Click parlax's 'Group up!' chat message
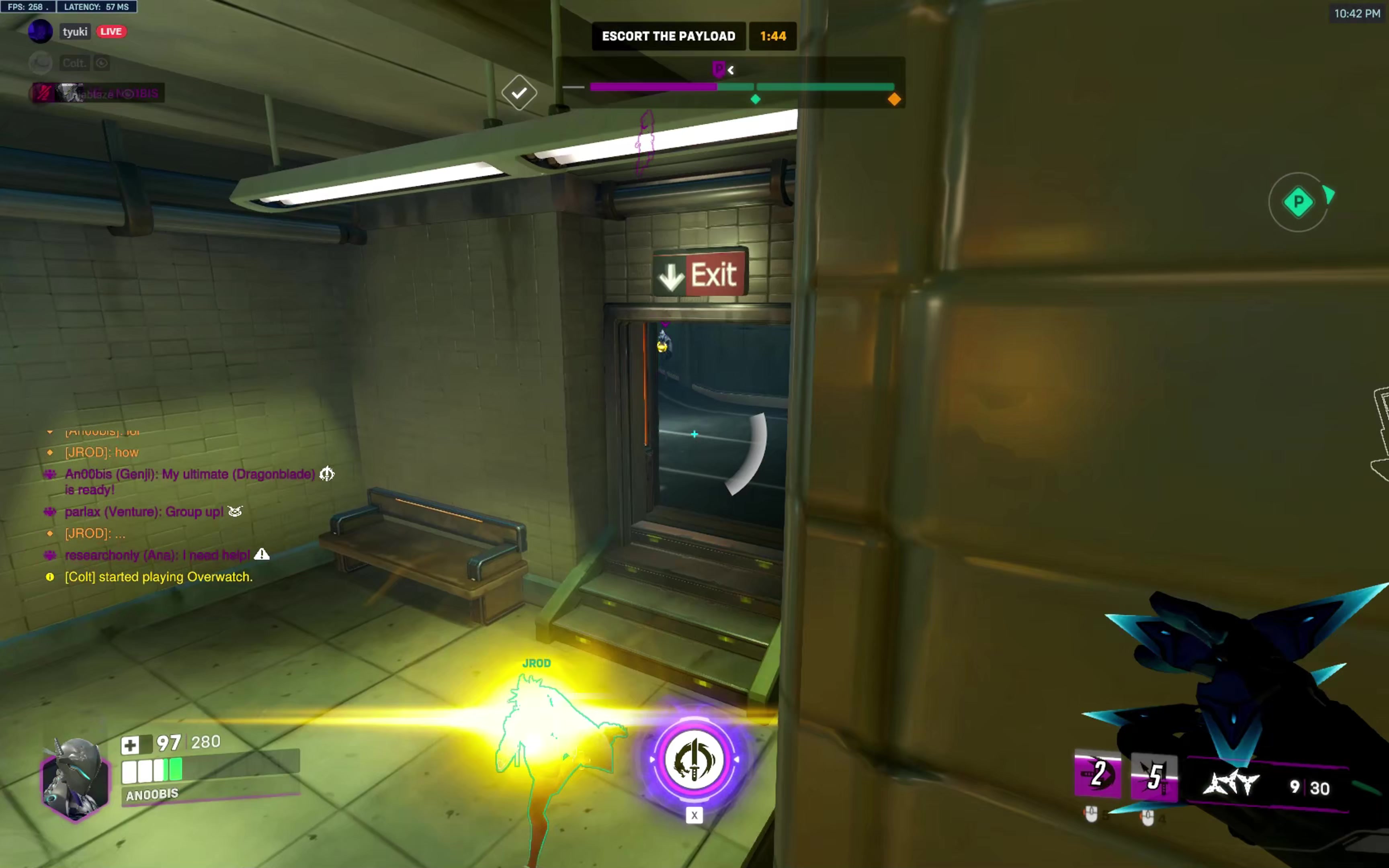Screen dimensions: 1389x868 pos(143,512)
